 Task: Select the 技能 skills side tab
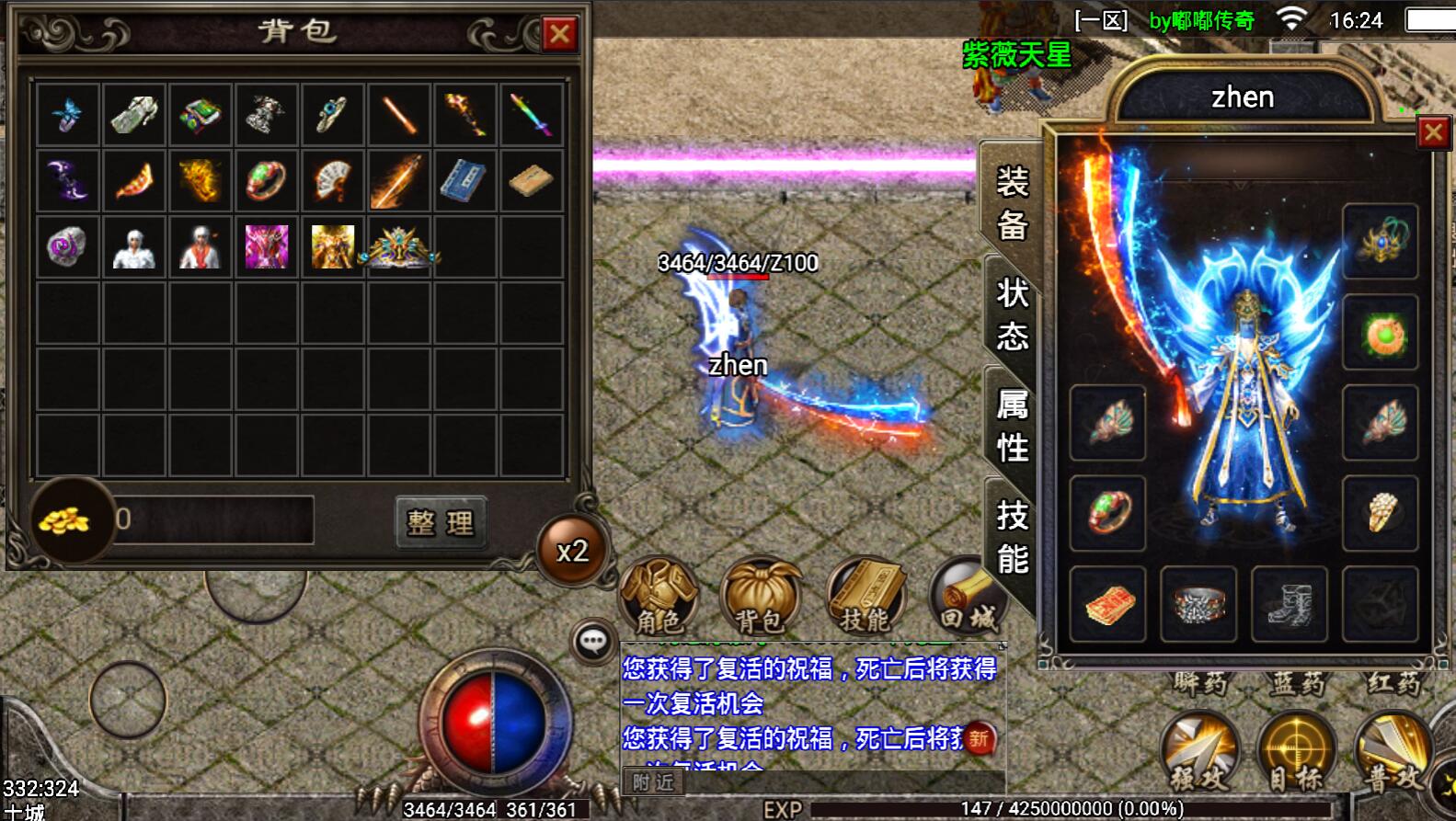(1012, 537)
